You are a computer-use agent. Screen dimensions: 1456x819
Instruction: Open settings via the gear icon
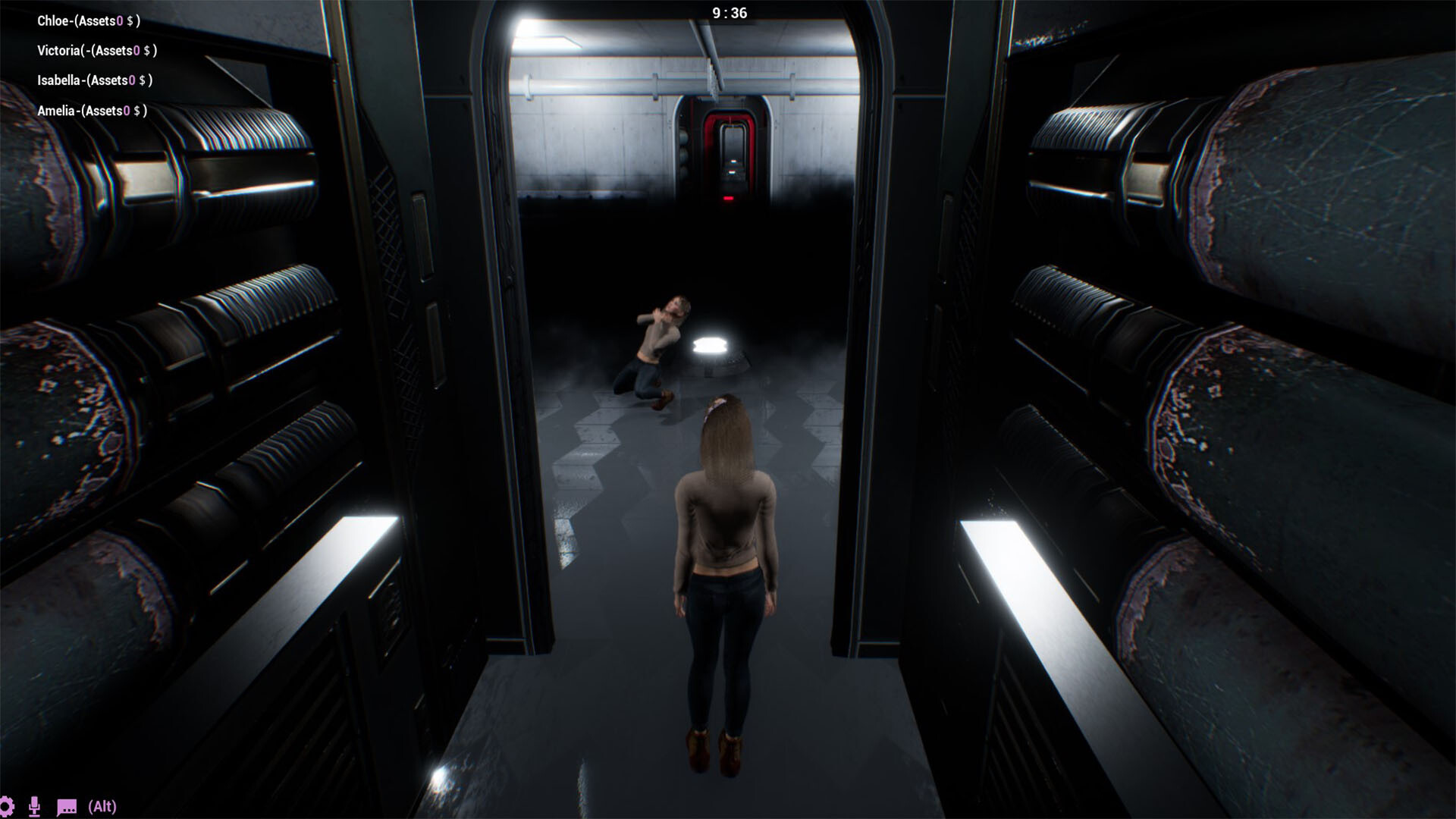(6, 806)
